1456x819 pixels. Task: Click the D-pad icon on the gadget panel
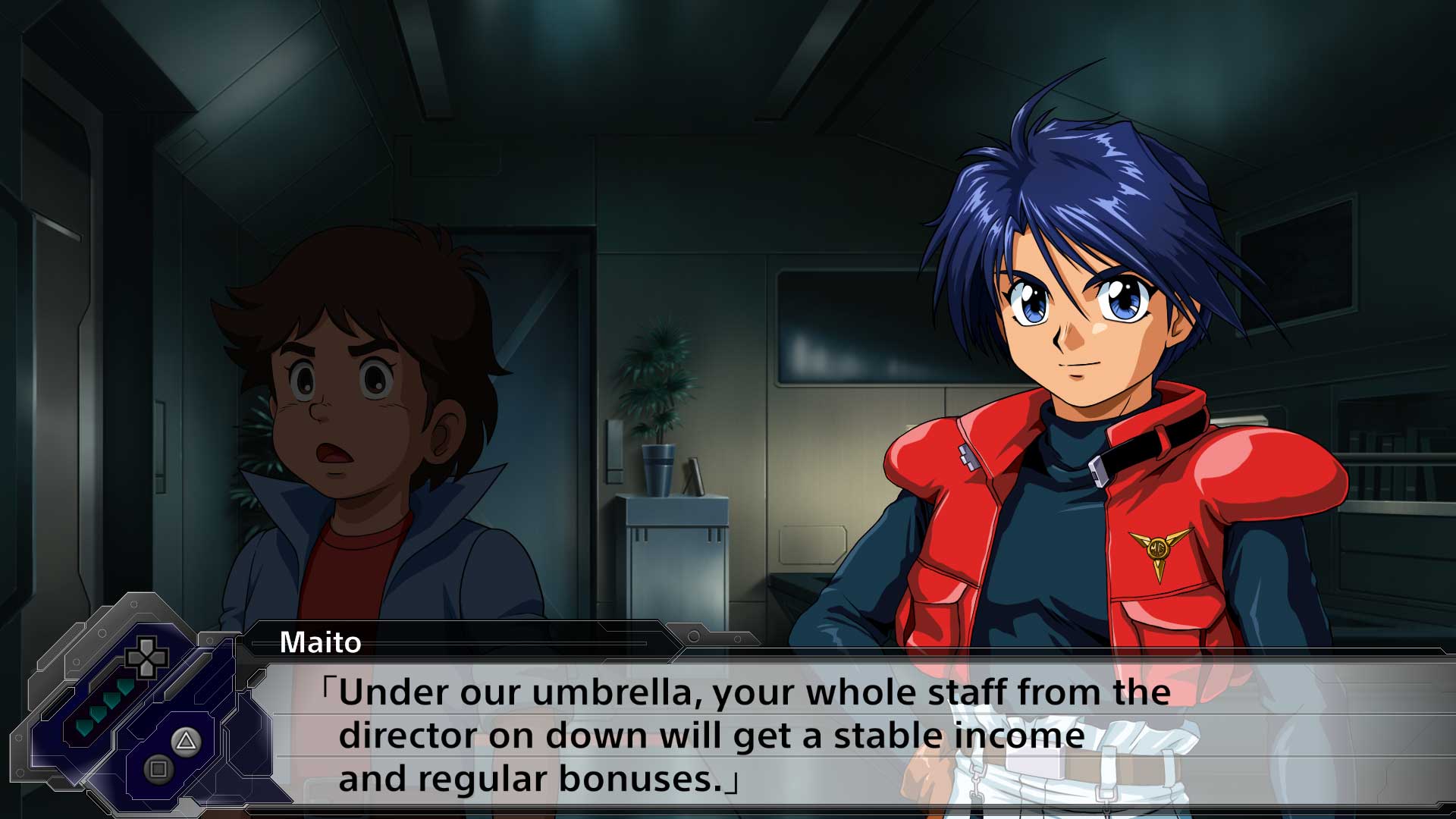pyautogui.click(x=146, y=657)
